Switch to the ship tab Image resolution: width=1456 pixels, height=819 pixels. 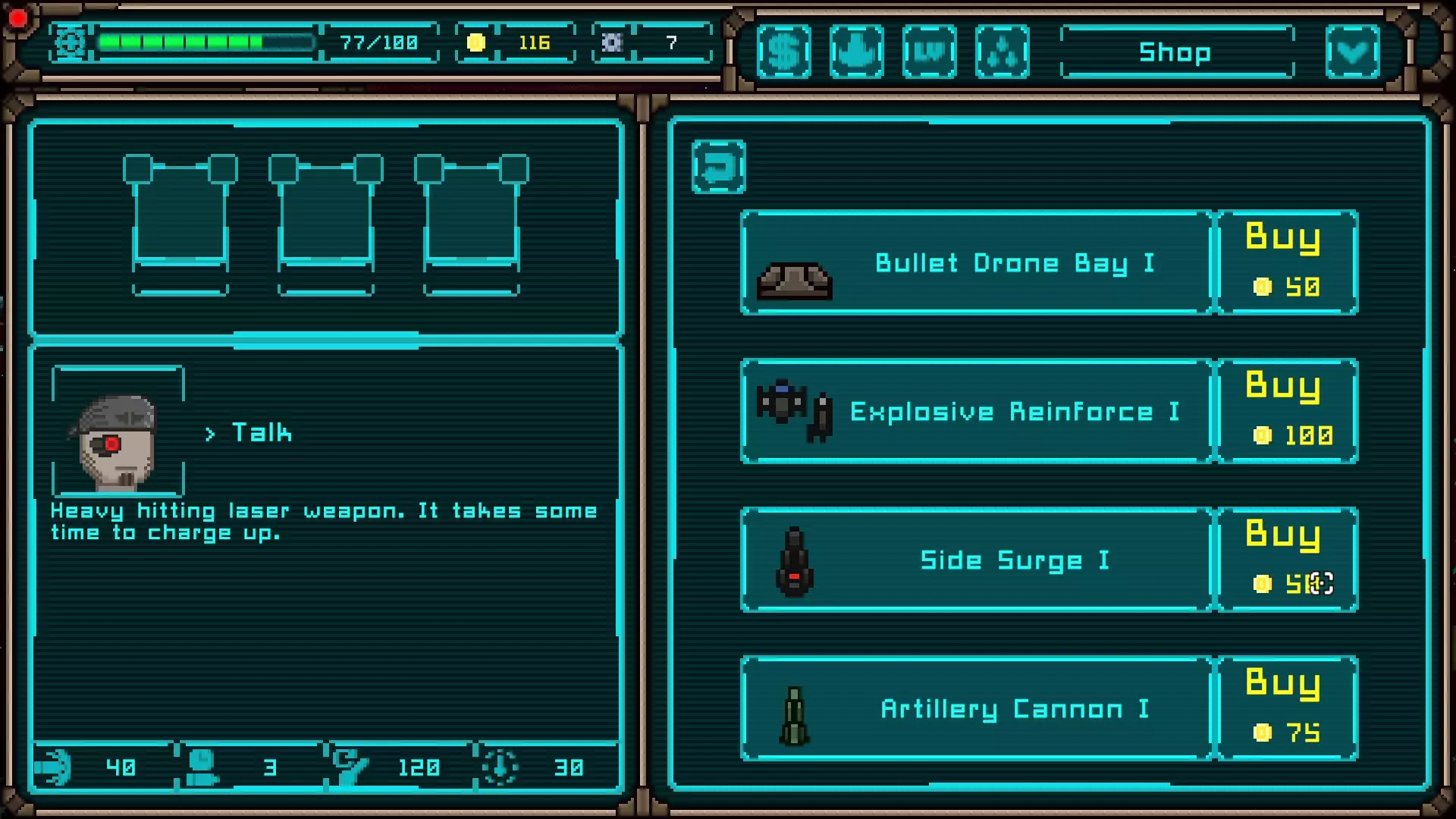857,52
